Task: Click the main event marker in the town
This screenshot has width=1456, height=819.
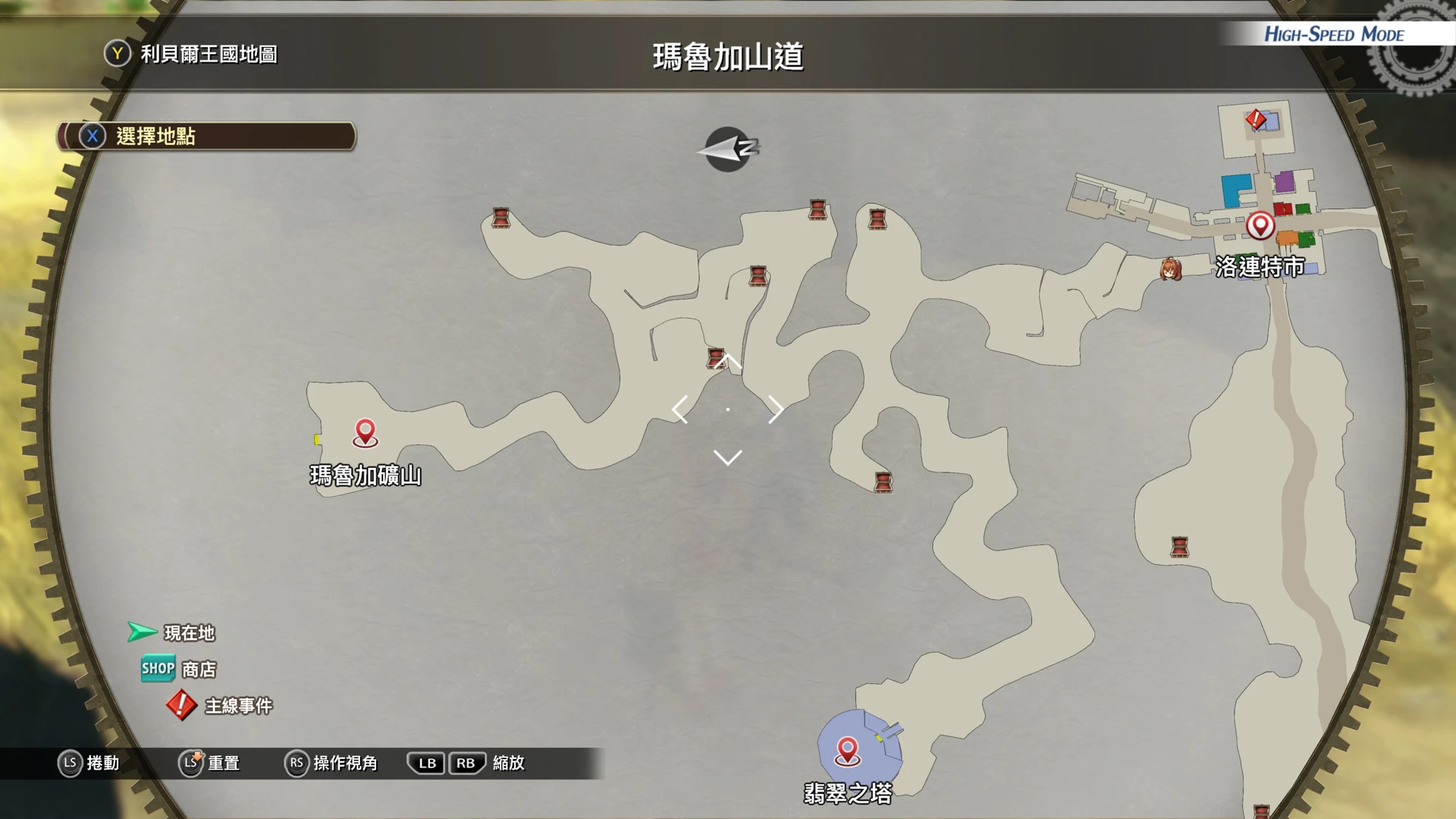Action: coord(1256,119)
